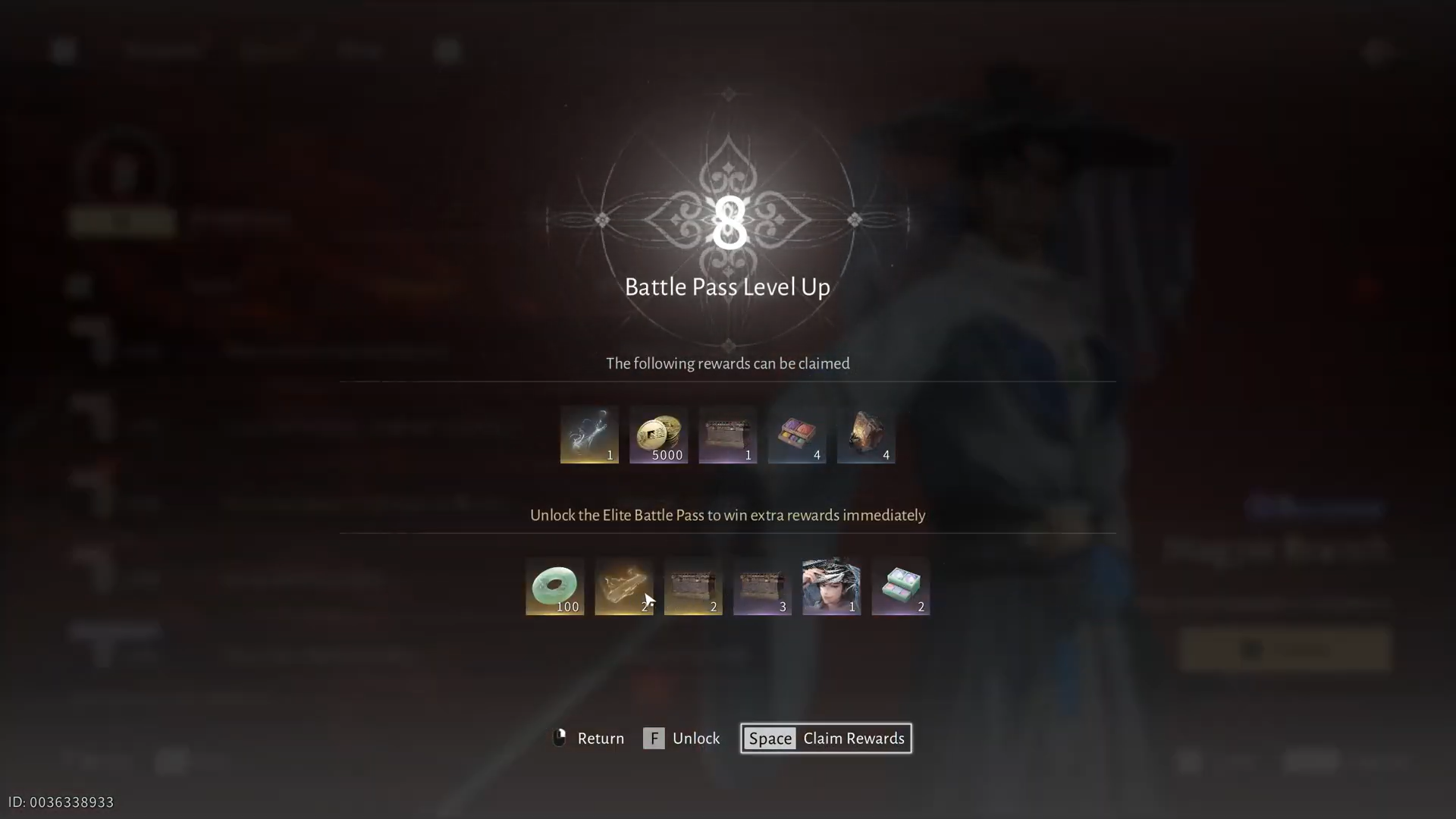
Task: Inspect the golden elite reward item
Action: (x=623, y=586)
